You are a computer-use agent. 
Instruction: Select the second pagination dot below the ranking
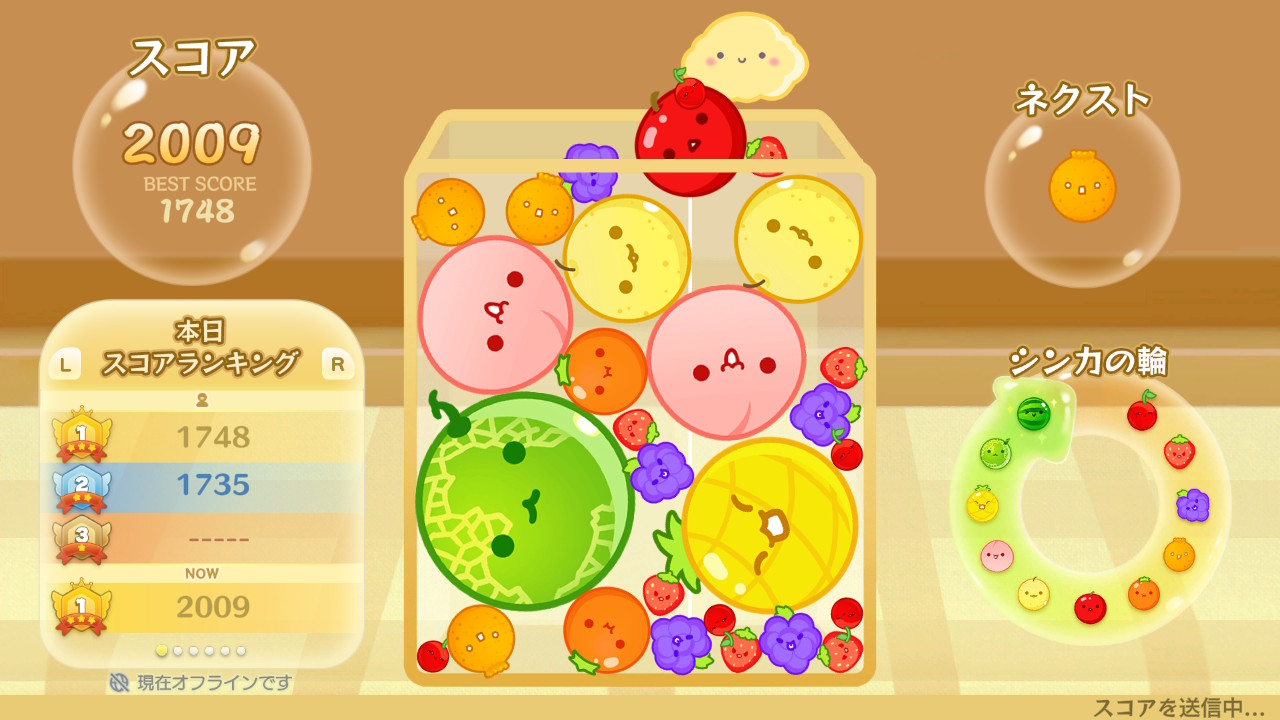pos(178,649)
